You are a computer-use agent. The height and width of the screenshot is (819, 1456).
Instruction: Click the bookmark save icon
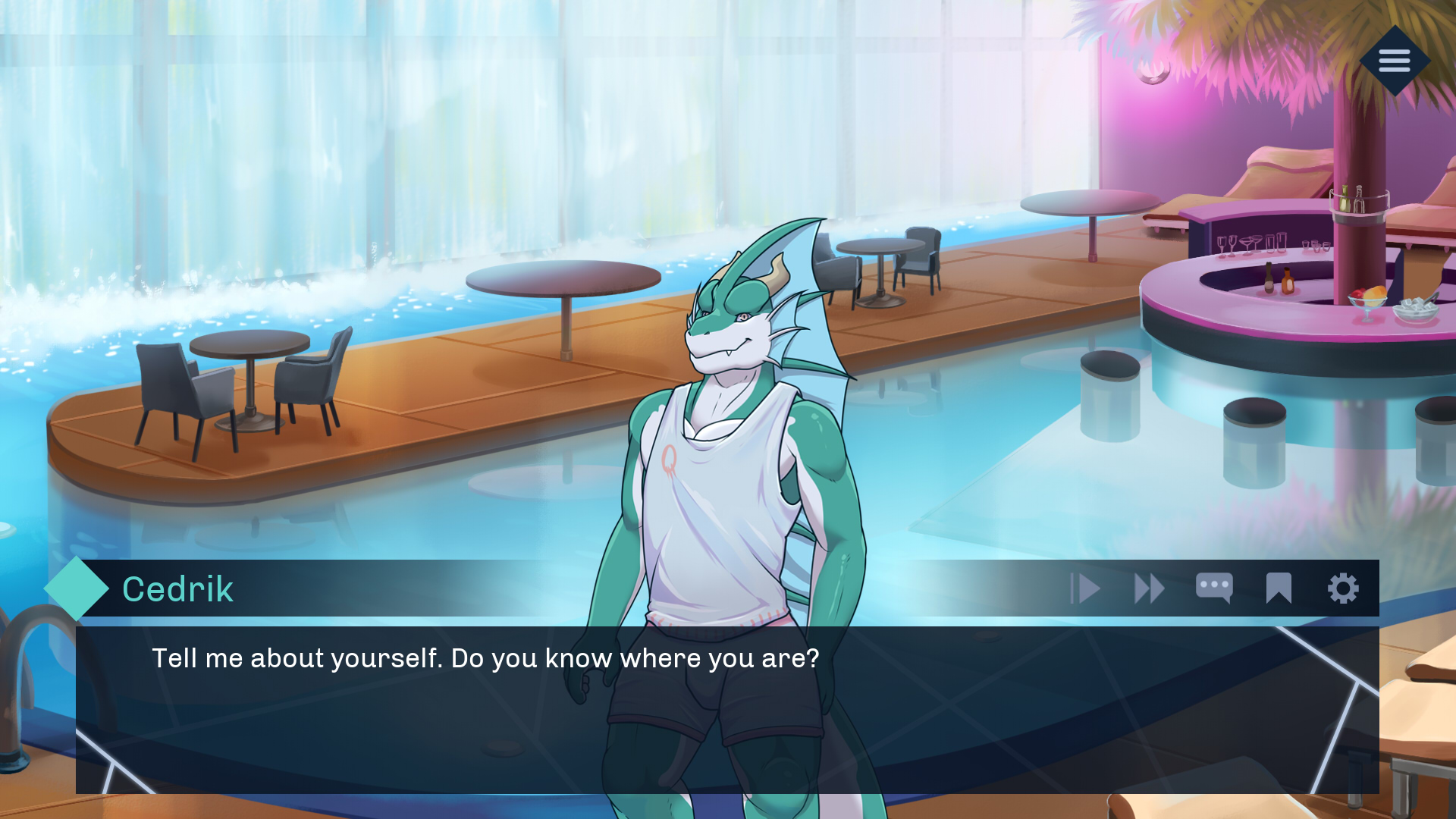point(1279,588)
